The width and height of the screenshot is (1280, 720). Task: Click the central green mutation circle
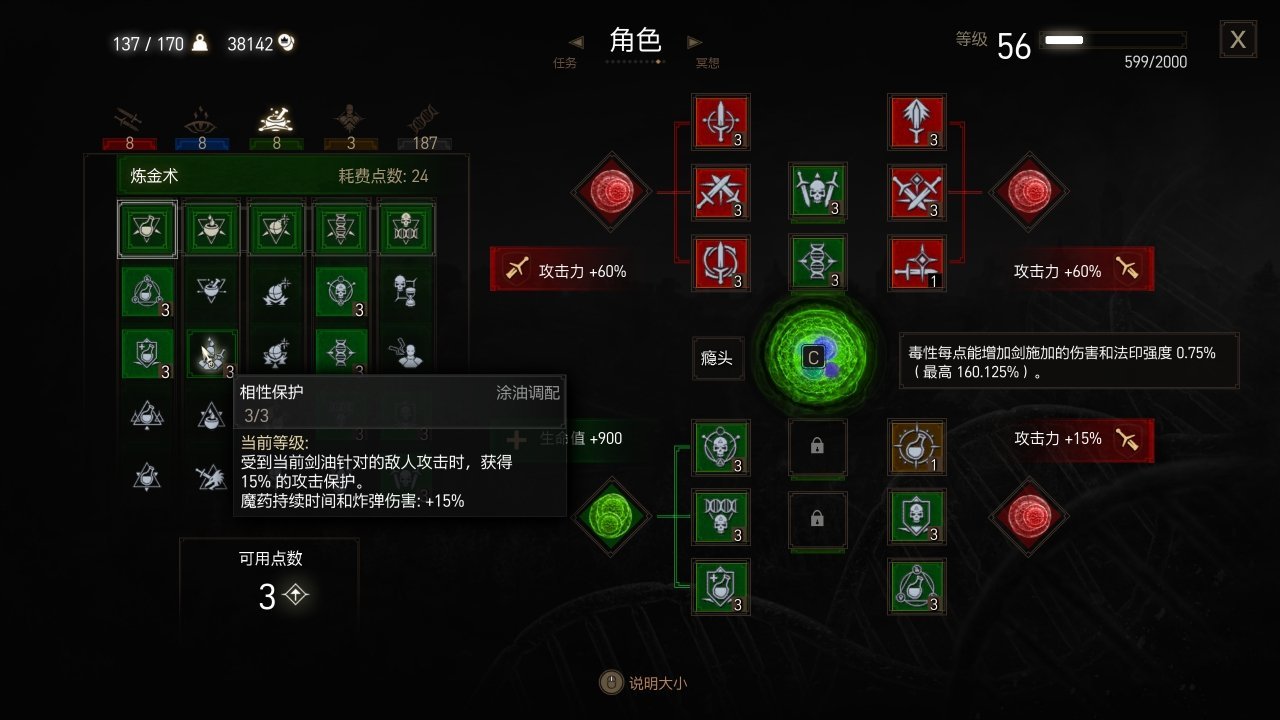818,358
